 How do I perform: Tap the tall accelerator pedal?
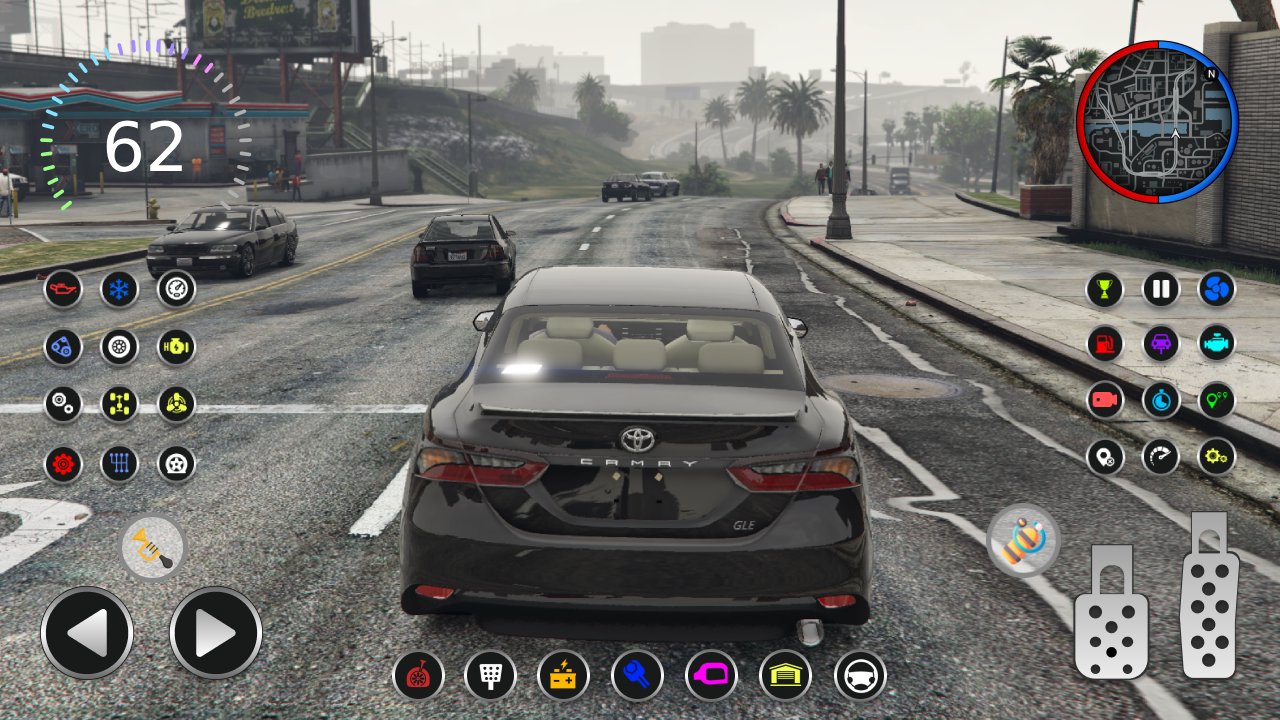click(x=1209, y=596)
